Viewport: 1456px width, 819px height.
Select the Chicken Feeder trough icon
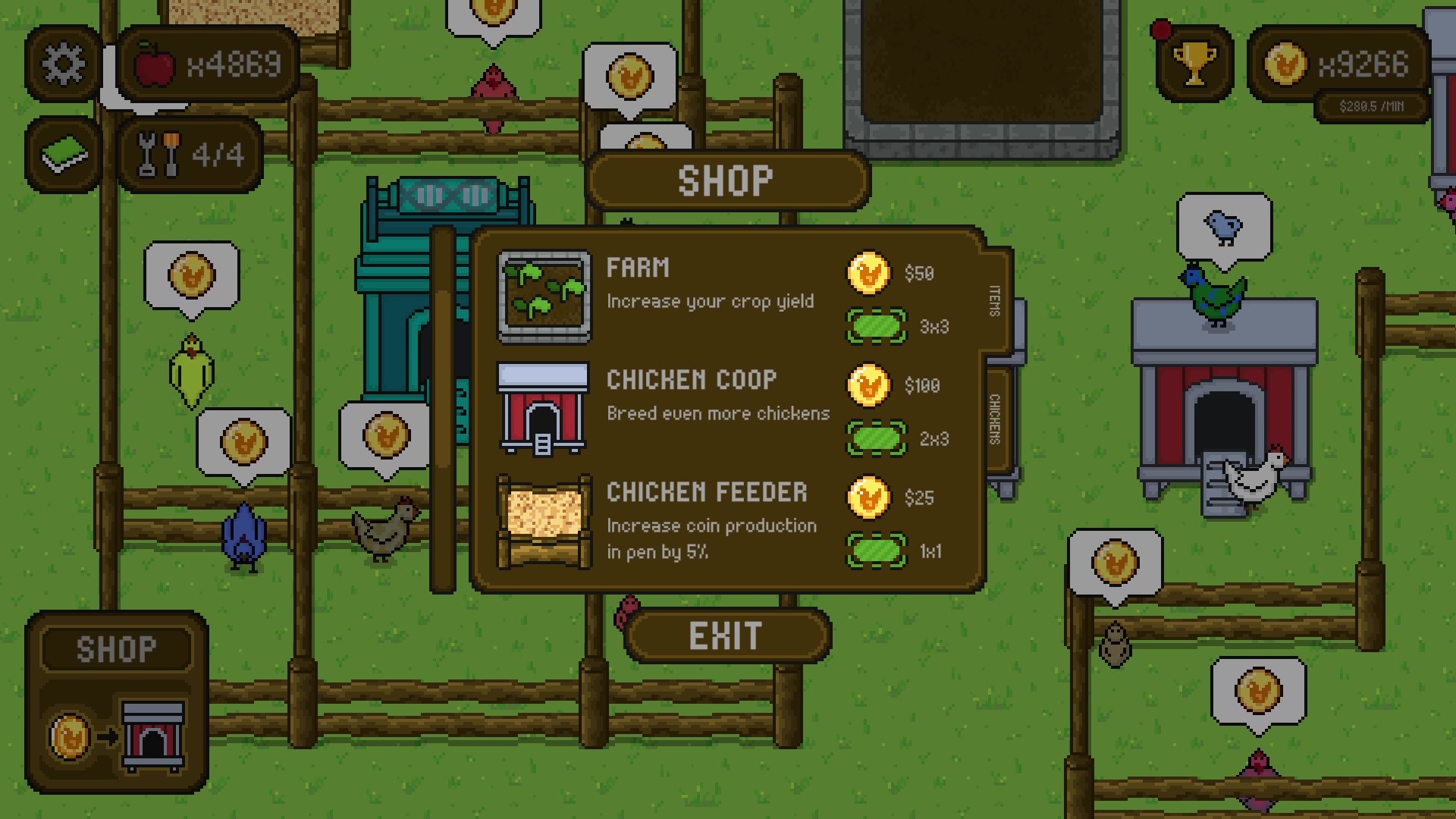tap(544, 521)
